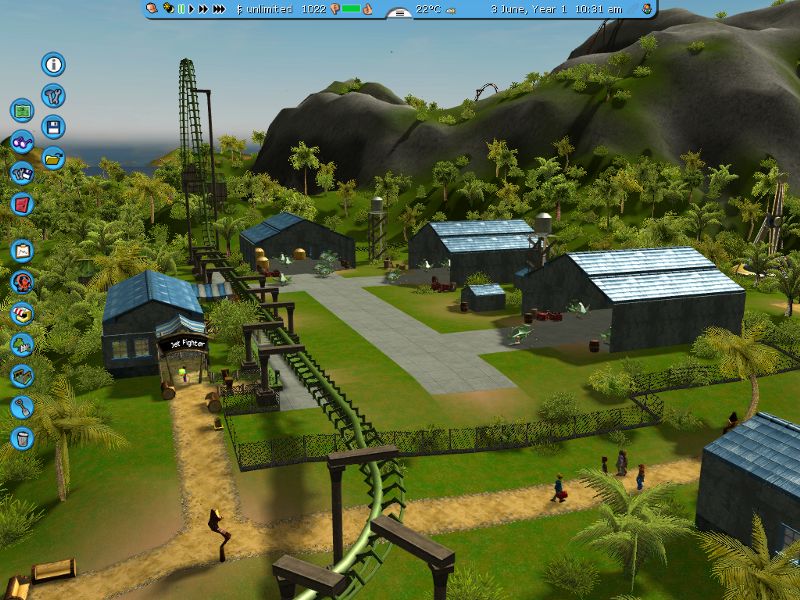This screenshot has width=800, height=600.
Task: Expand the top status bar handle
Action: (399, 13)
